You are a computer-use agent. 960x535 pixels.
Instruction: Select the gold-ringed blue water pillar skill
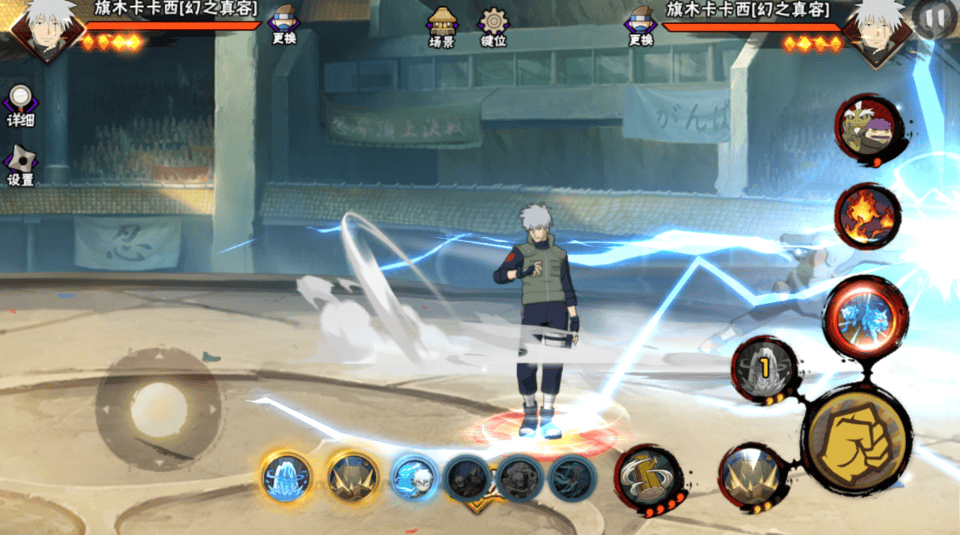click(x=287, y=477)
